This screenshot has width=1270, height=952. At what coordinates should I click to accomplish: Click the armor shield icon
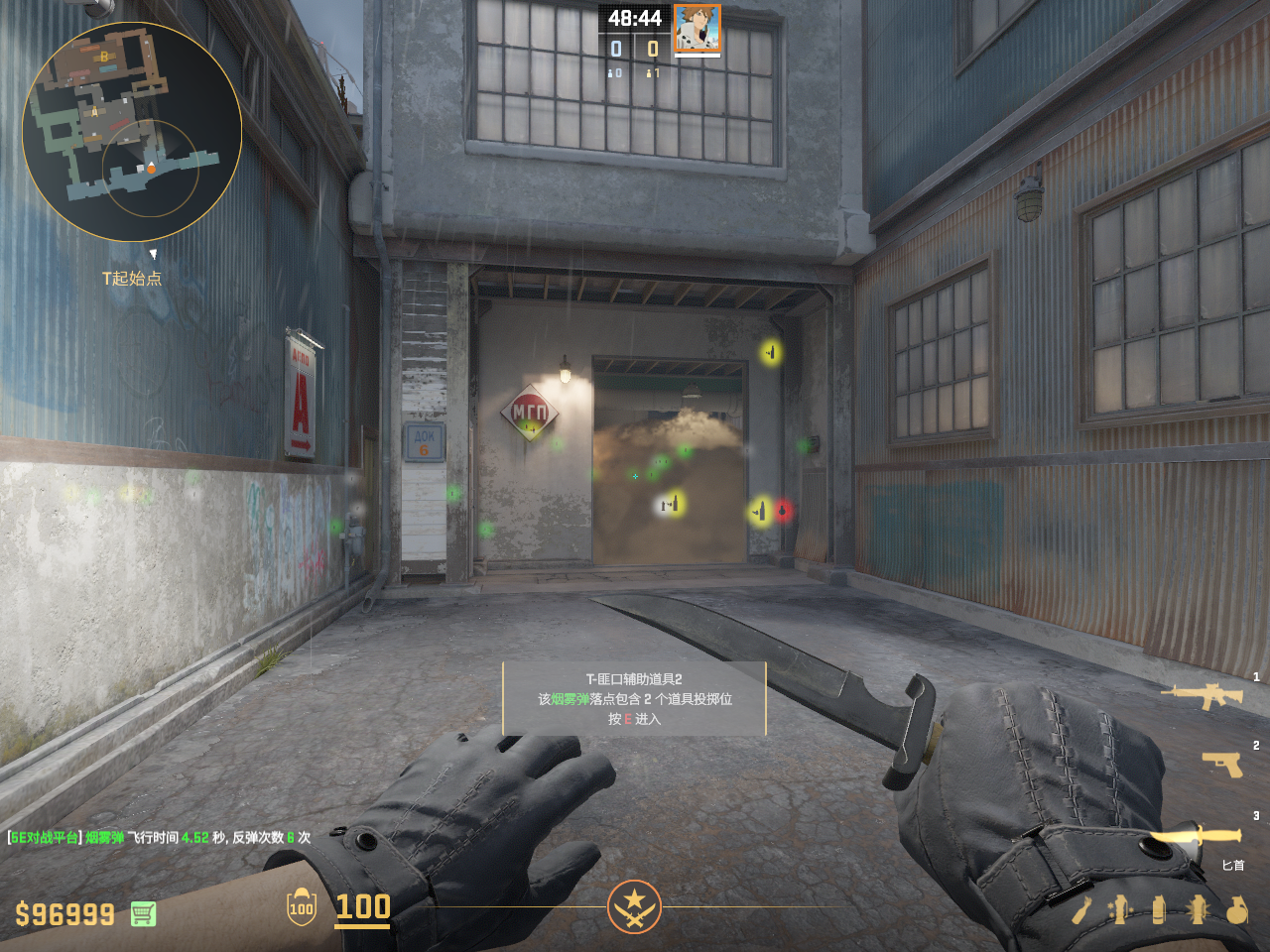(x=302, y=907)
